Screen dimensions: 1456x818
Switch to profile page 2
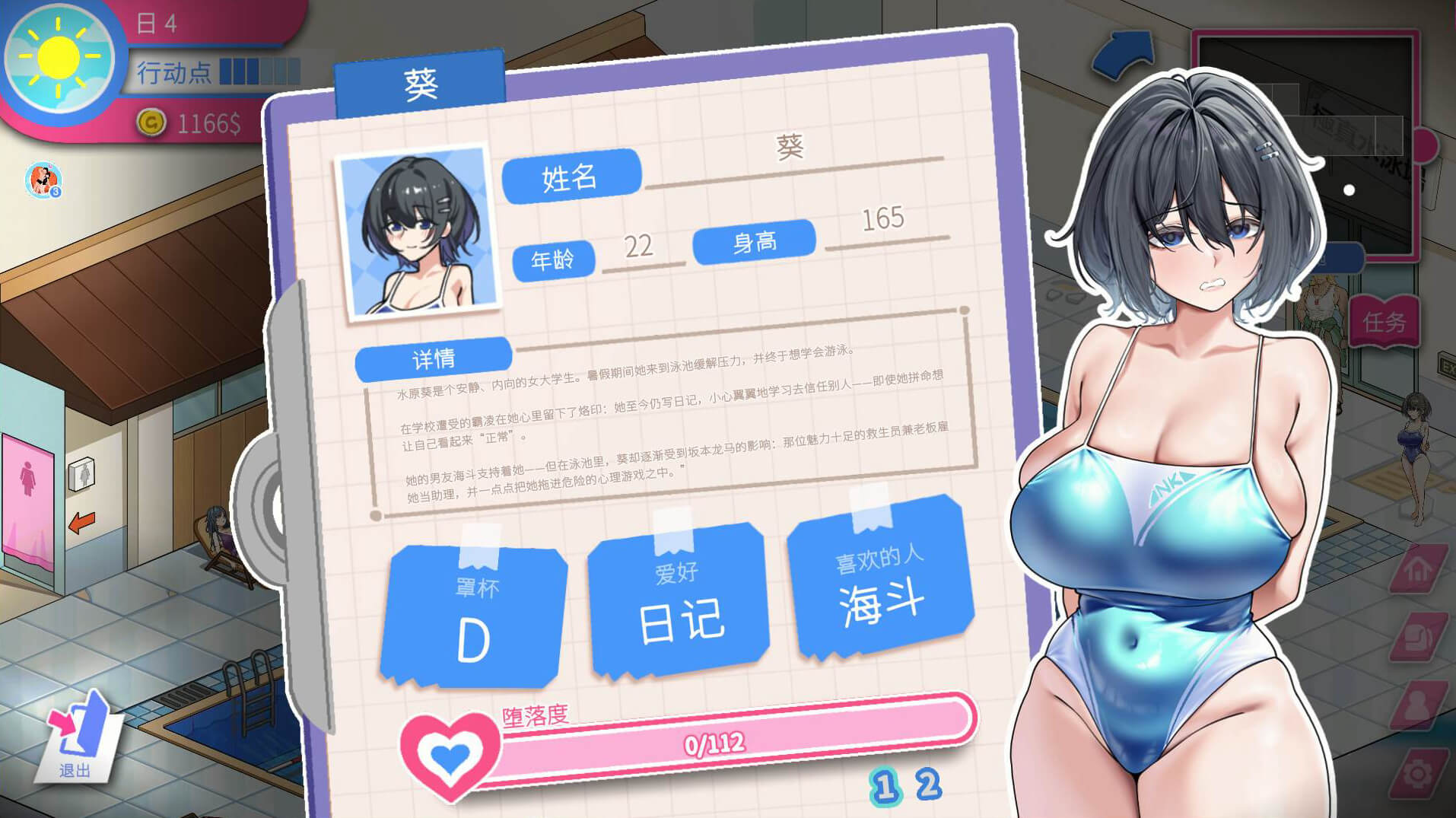point(927,785)
